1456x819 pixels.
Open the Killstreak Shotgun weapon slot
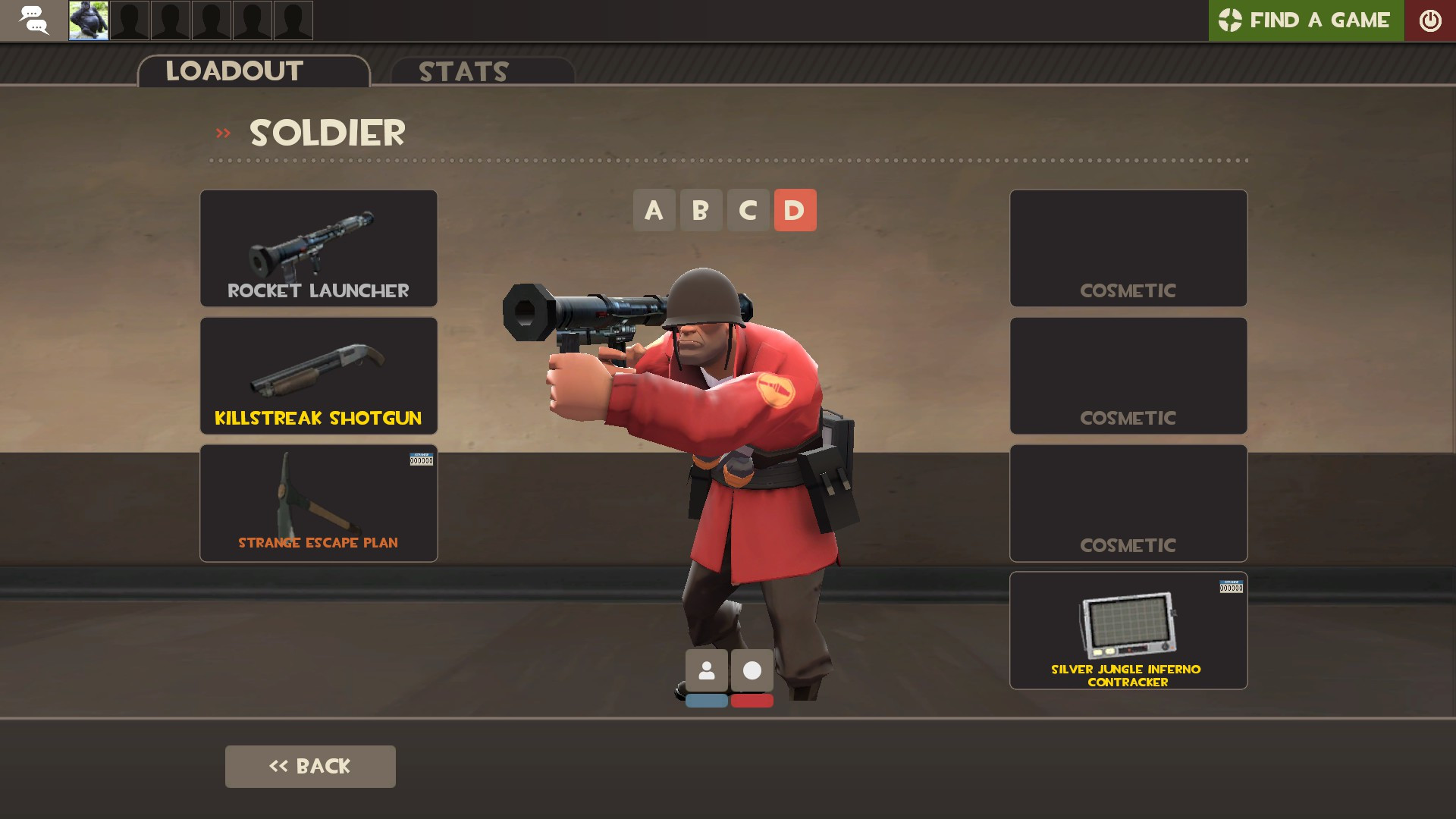point(318,375)
